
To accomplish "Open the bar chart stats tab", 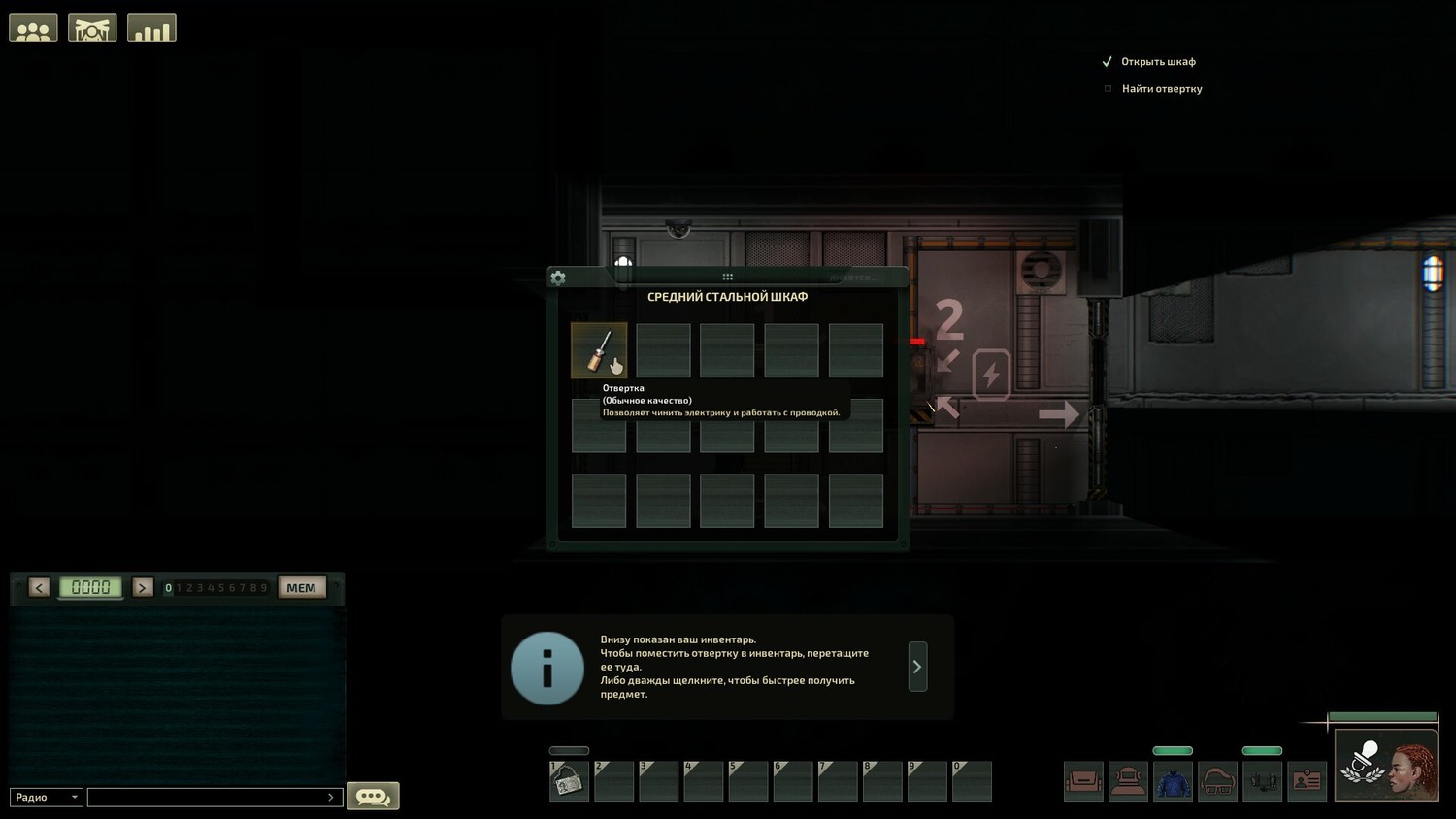I will coord(151,28).
